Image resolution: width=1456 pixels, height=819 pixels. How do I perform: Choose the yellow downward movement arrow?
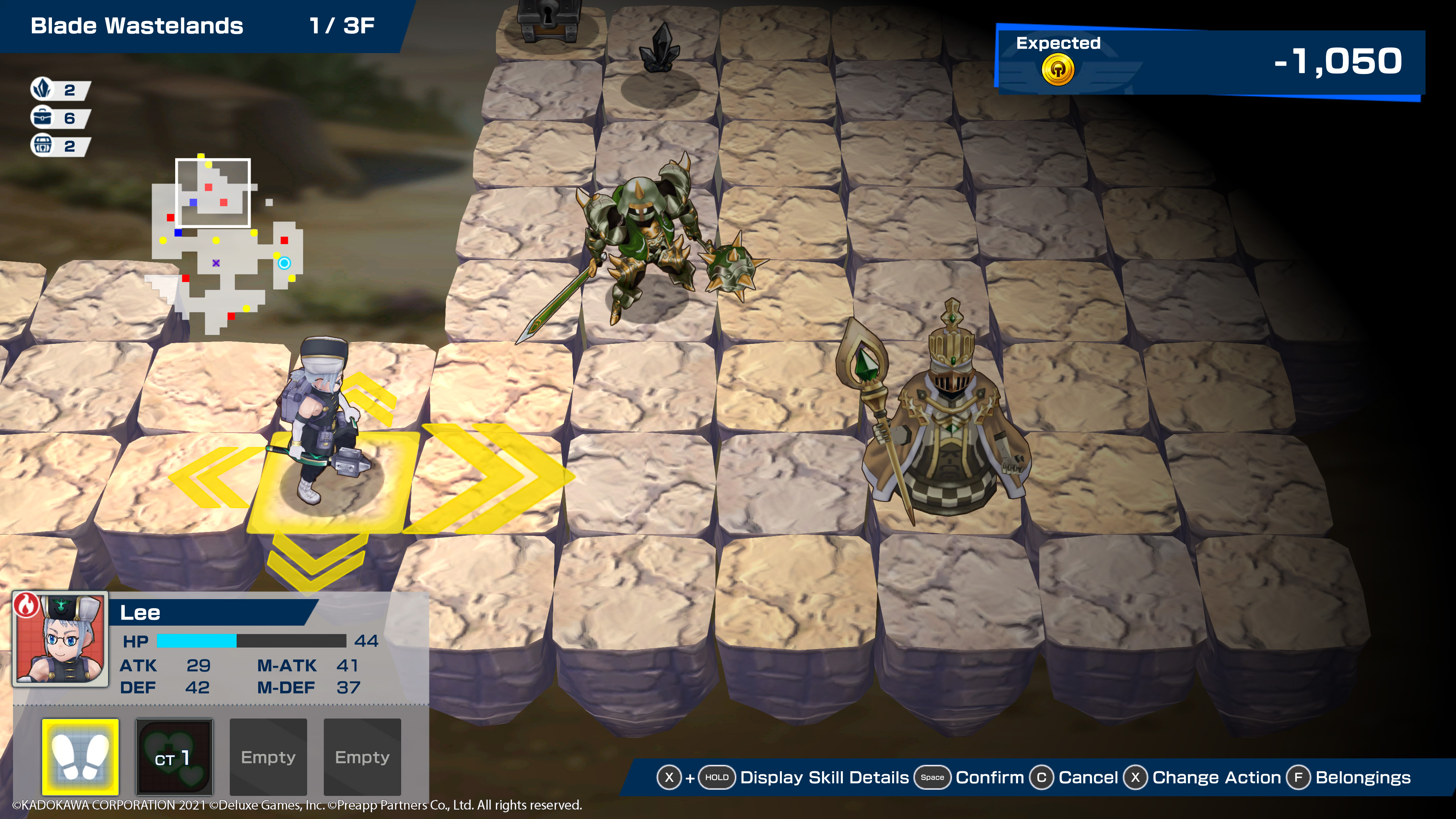click(x=317, y=560)
